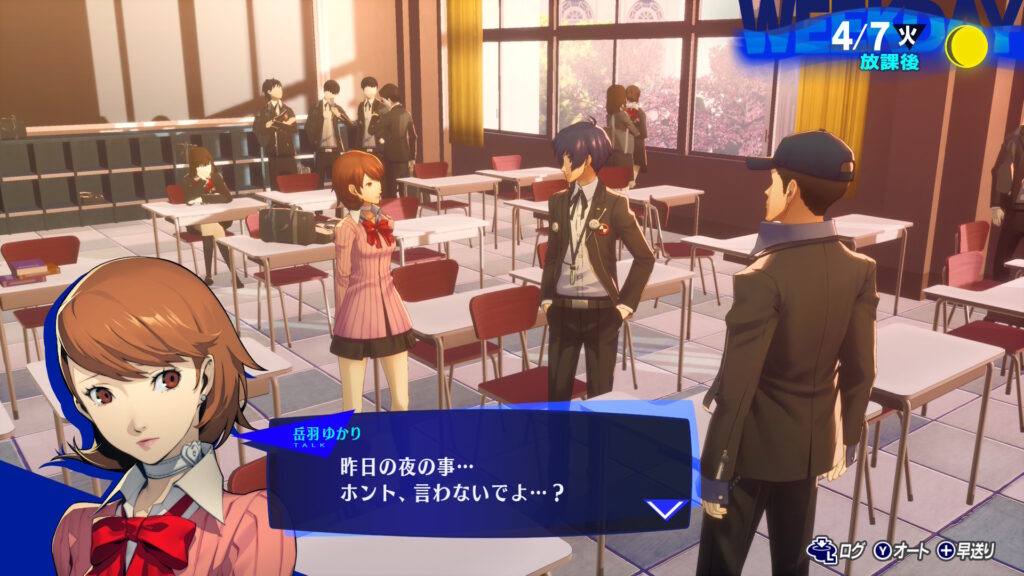Click Yukari's dialogue text box
Viewport: 1024px width, 576px height.
(x=470, y=475)
